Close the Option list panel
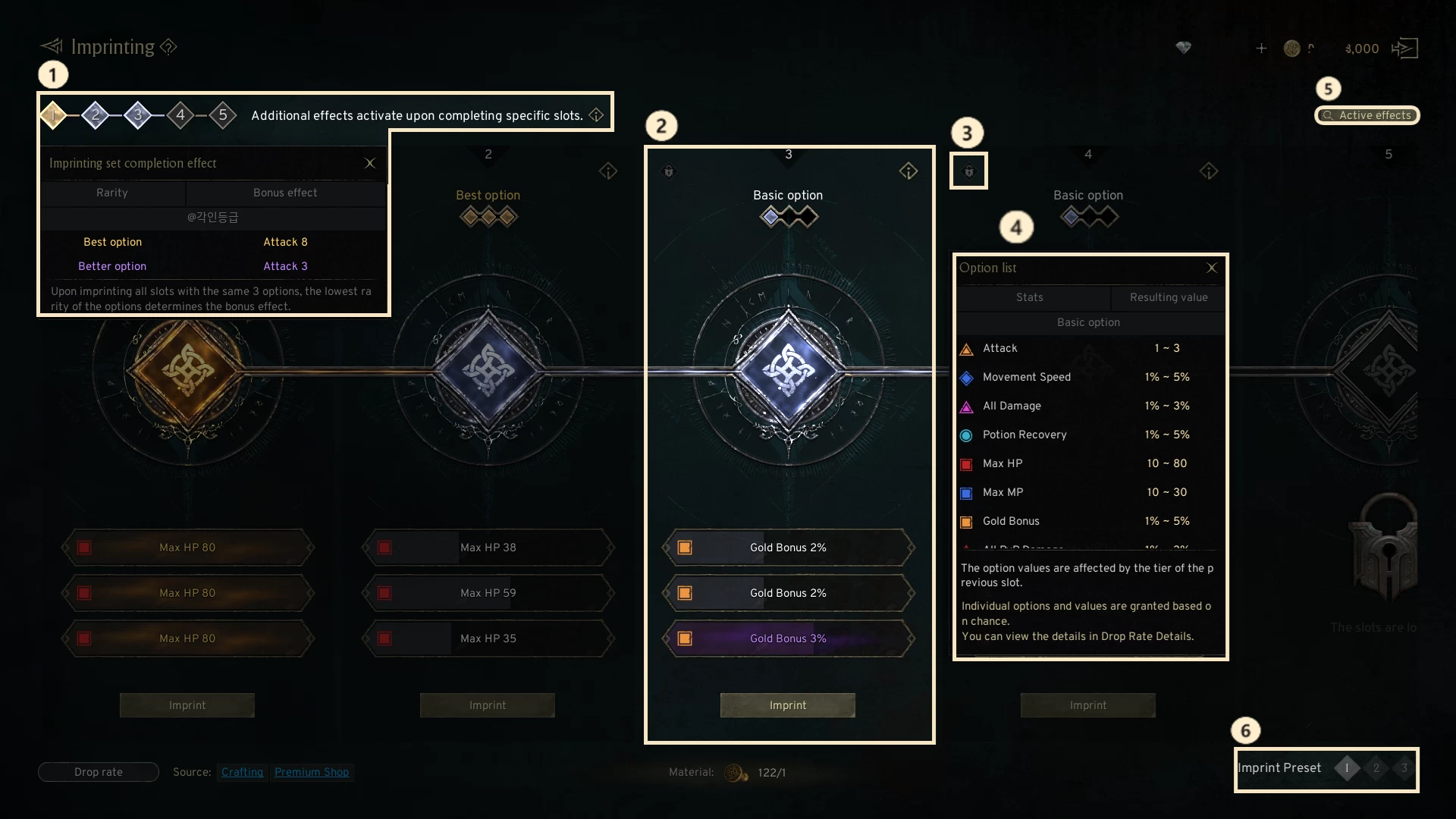This screenshot has height=819, width=1456. coord(1211,268)
